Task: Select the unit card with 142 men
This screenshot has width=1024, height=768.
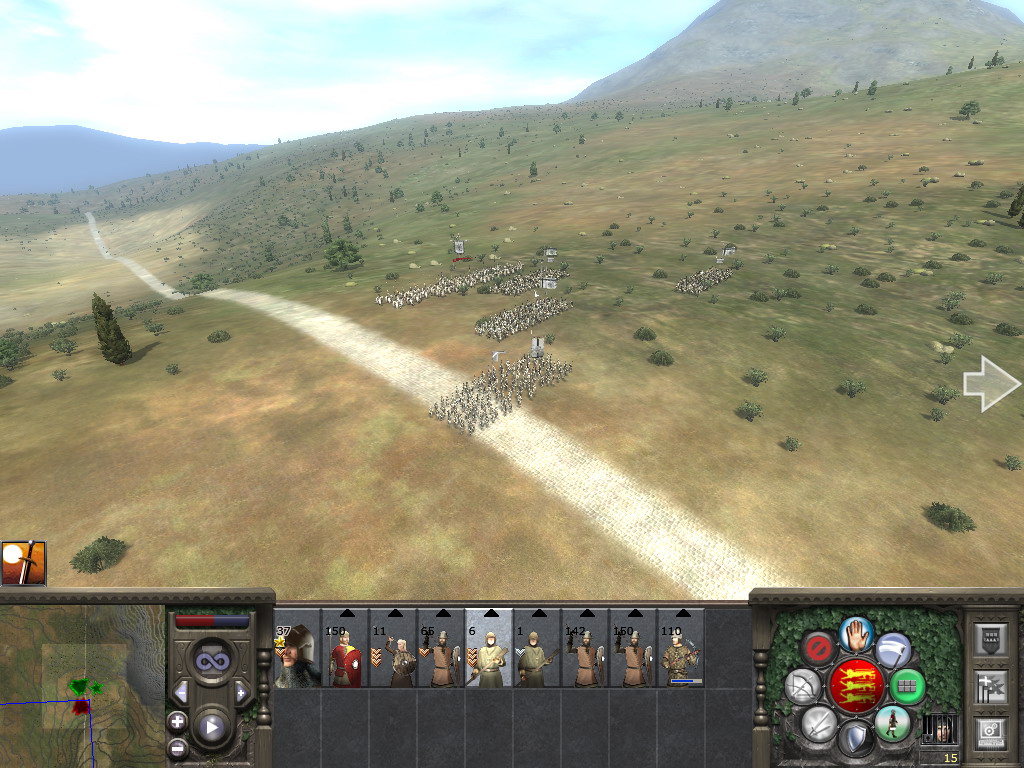Action: click(x=585, y=650)
